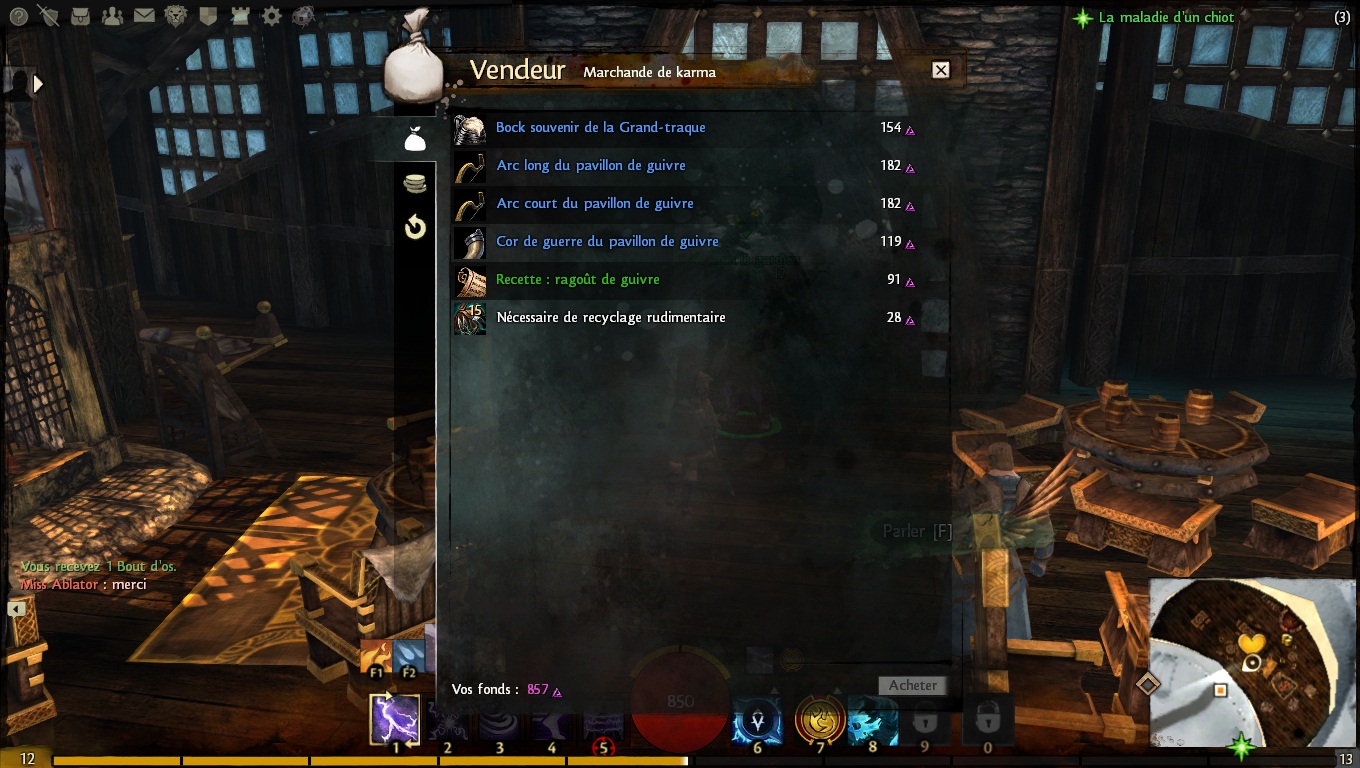Click the Acheter button
The height and width of the screenshot is (768, 1360).
point(912,686)
